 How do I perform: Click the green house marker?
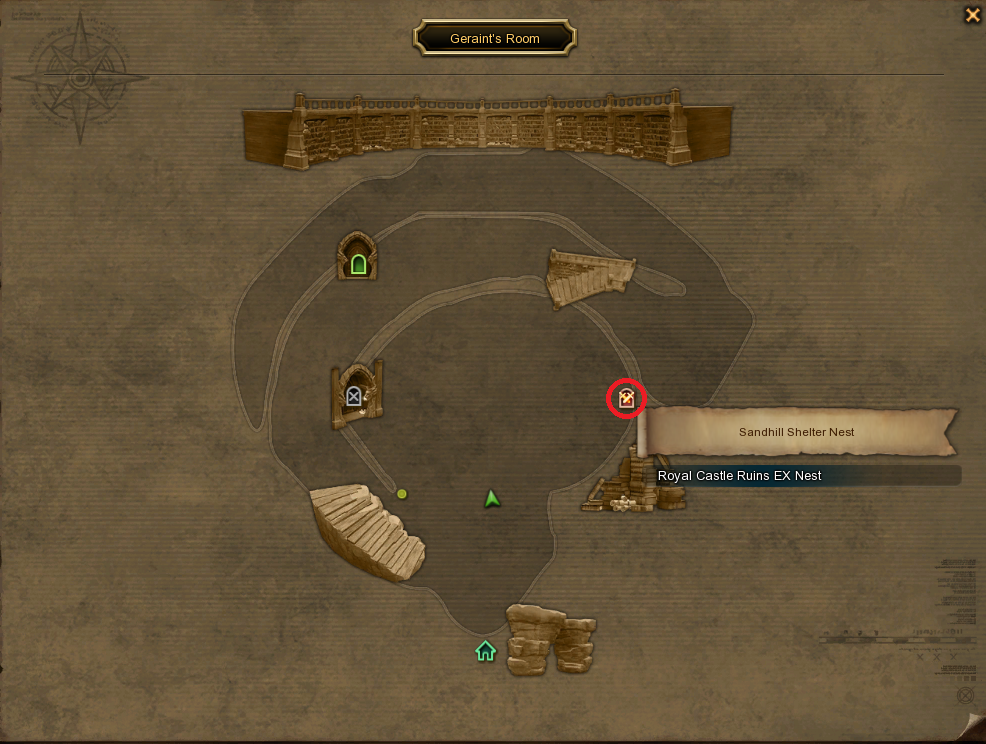pos(485,651)
